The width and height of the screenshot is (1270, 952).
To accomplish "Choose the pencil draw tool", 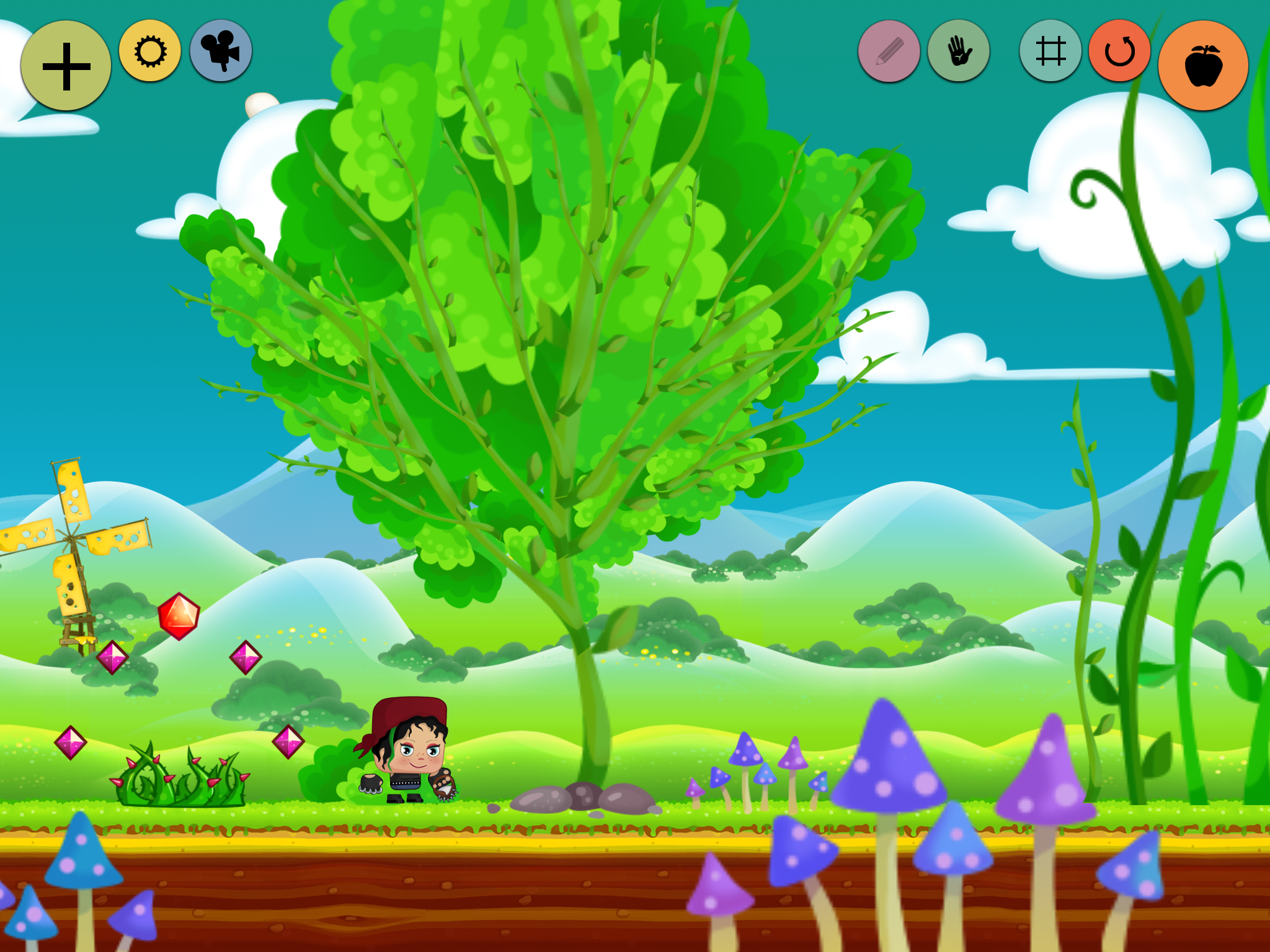I will click(x=889, y=51).
